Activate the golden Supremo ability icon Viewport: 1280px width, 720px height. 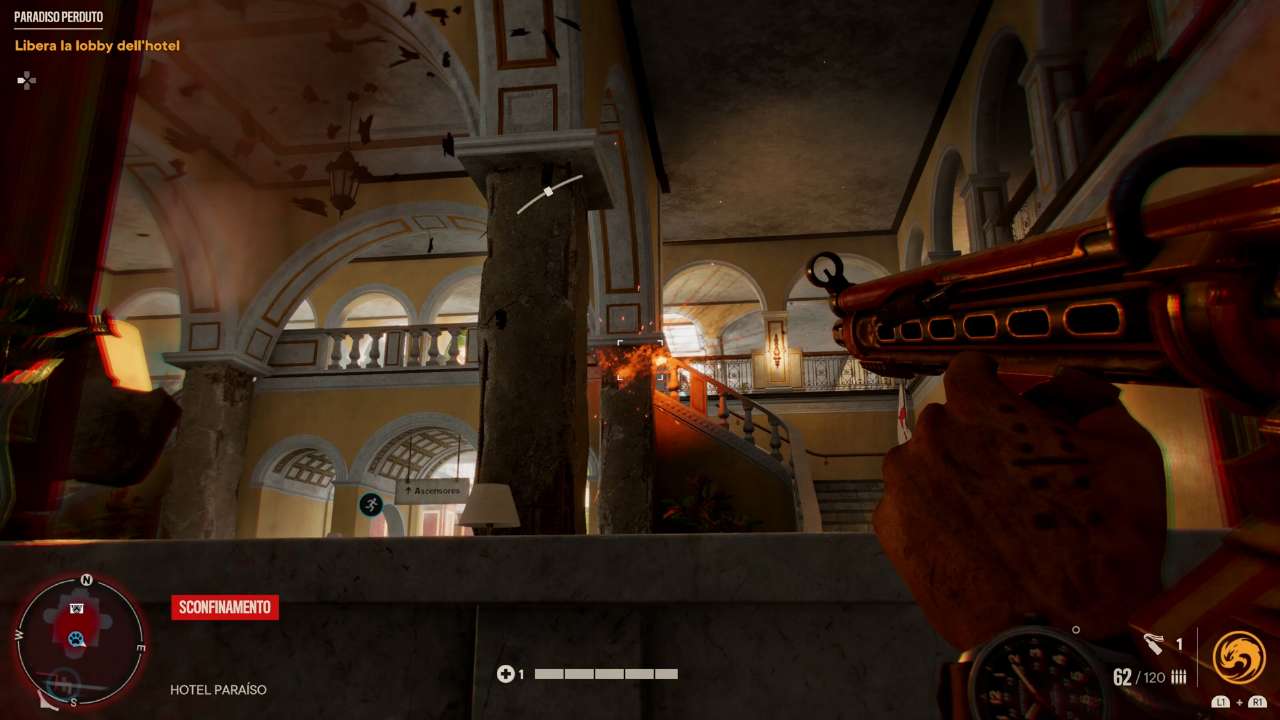[1239, 658]
